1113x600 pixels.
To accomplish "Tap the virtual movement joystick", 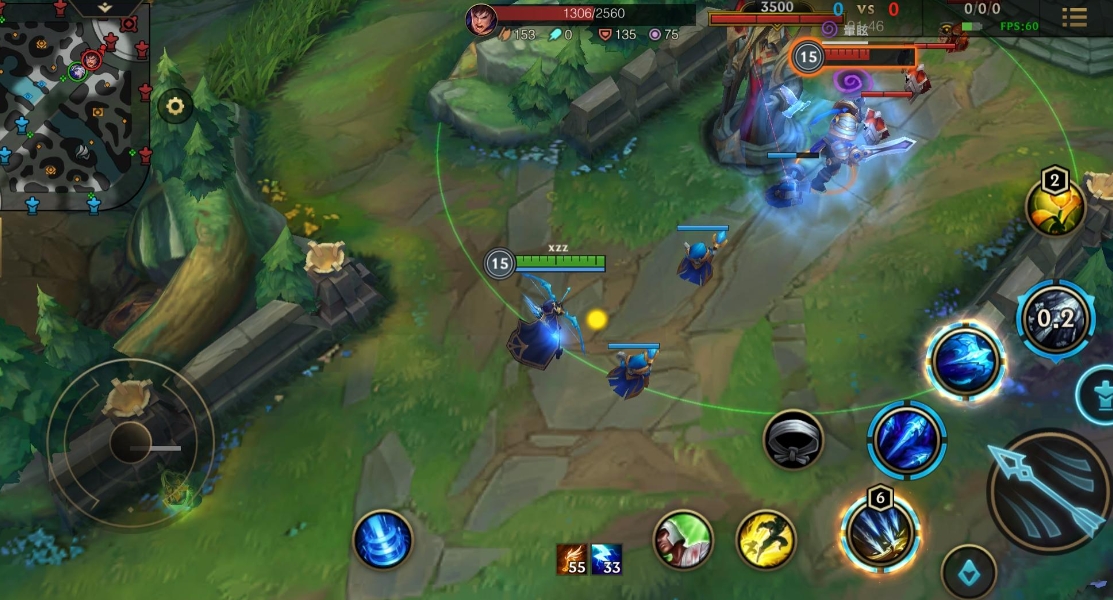I will coord(131,442).
